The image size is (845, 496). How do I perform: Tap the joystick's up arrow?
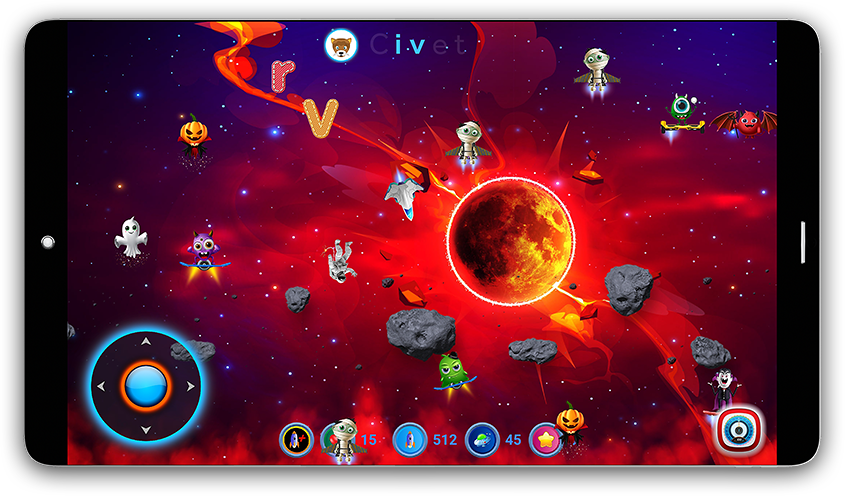coord(146,342)
